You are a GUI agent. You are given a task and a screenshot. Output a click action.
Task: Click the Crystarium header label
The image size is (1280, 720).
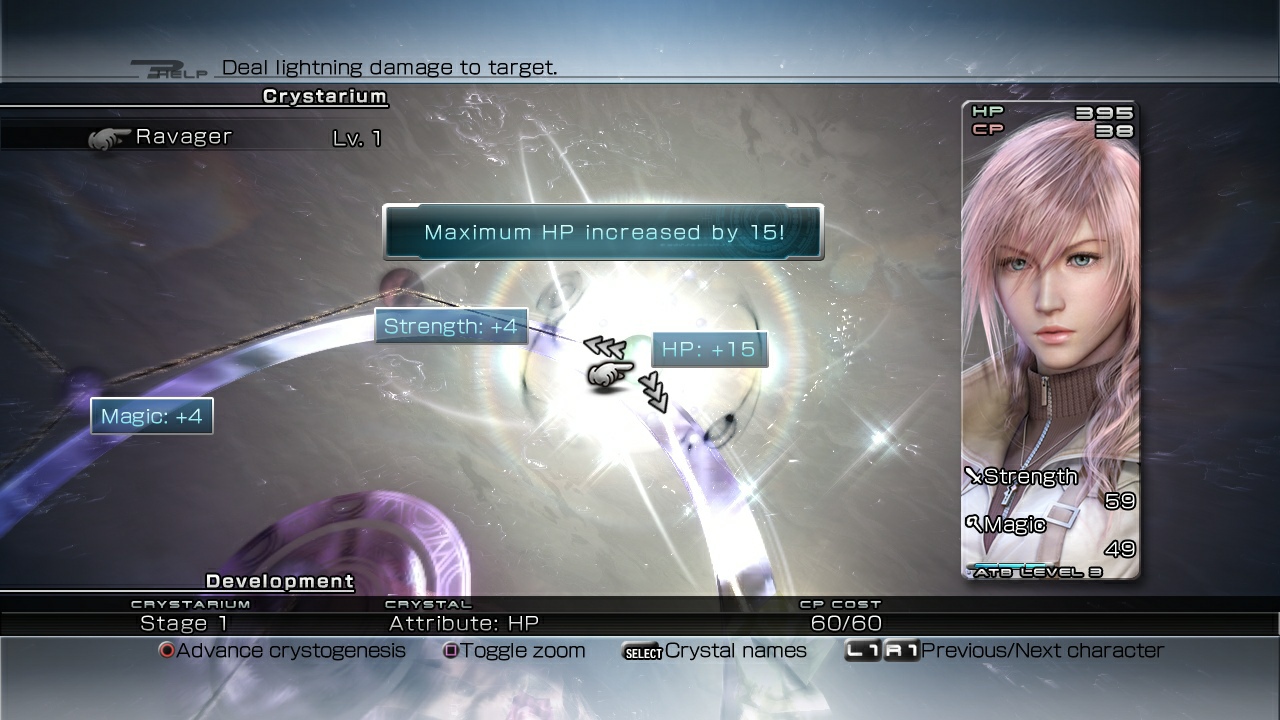pyautogui.click(x=323, y=96)
